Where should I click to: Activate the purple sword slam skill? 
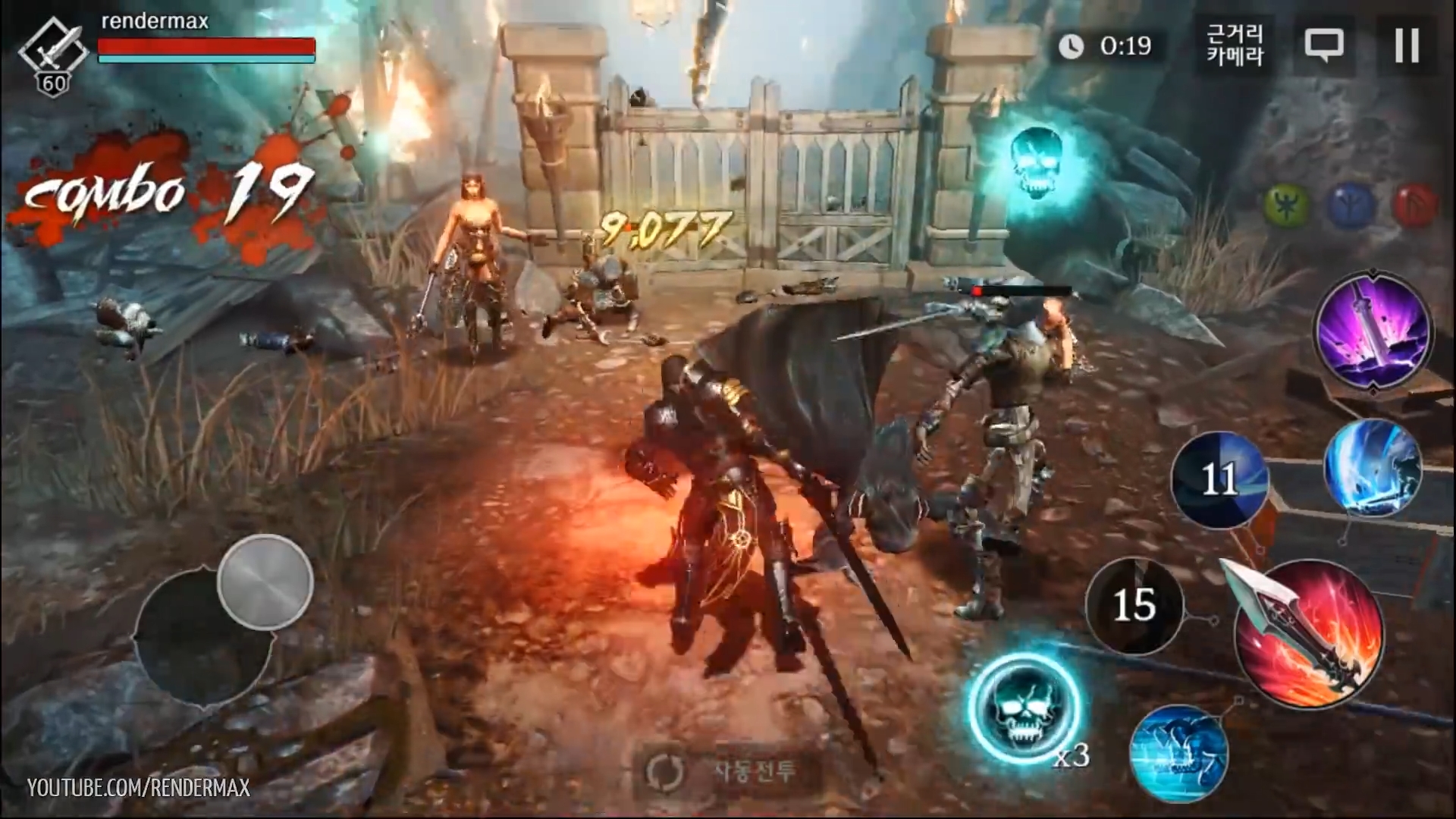[x=1373, y=332]
